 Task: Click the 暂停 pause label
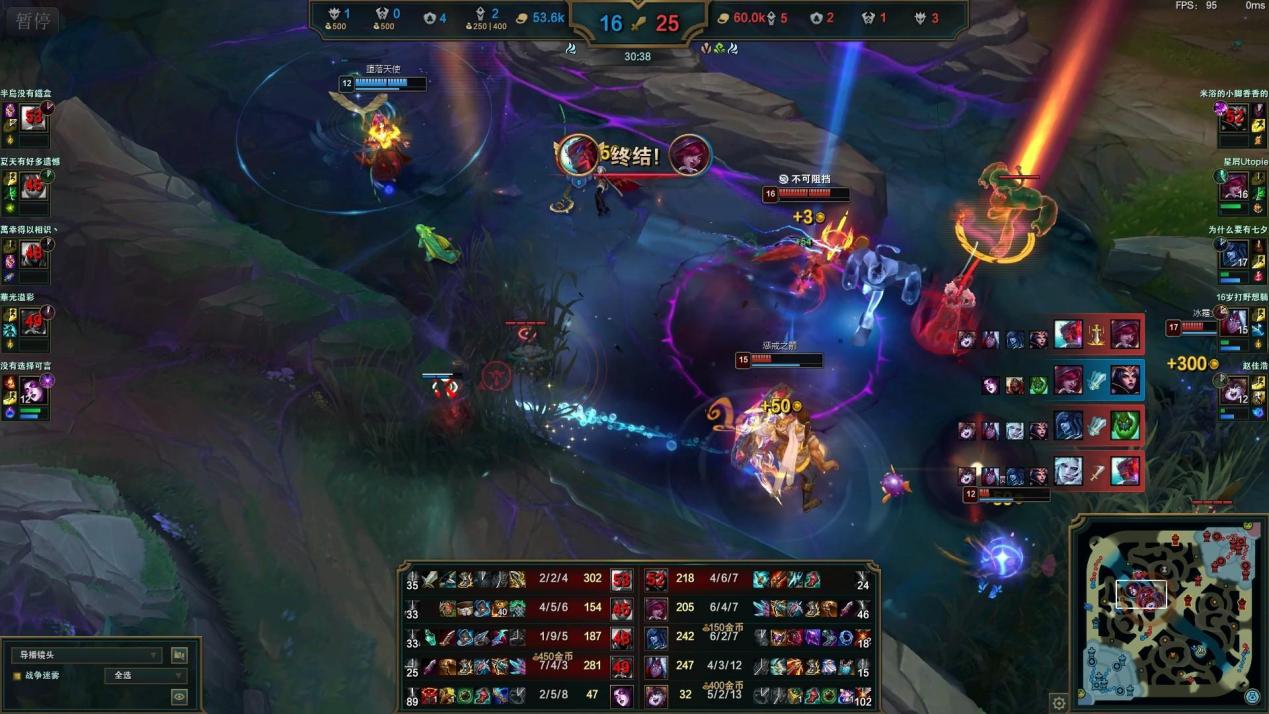(33, 20)
